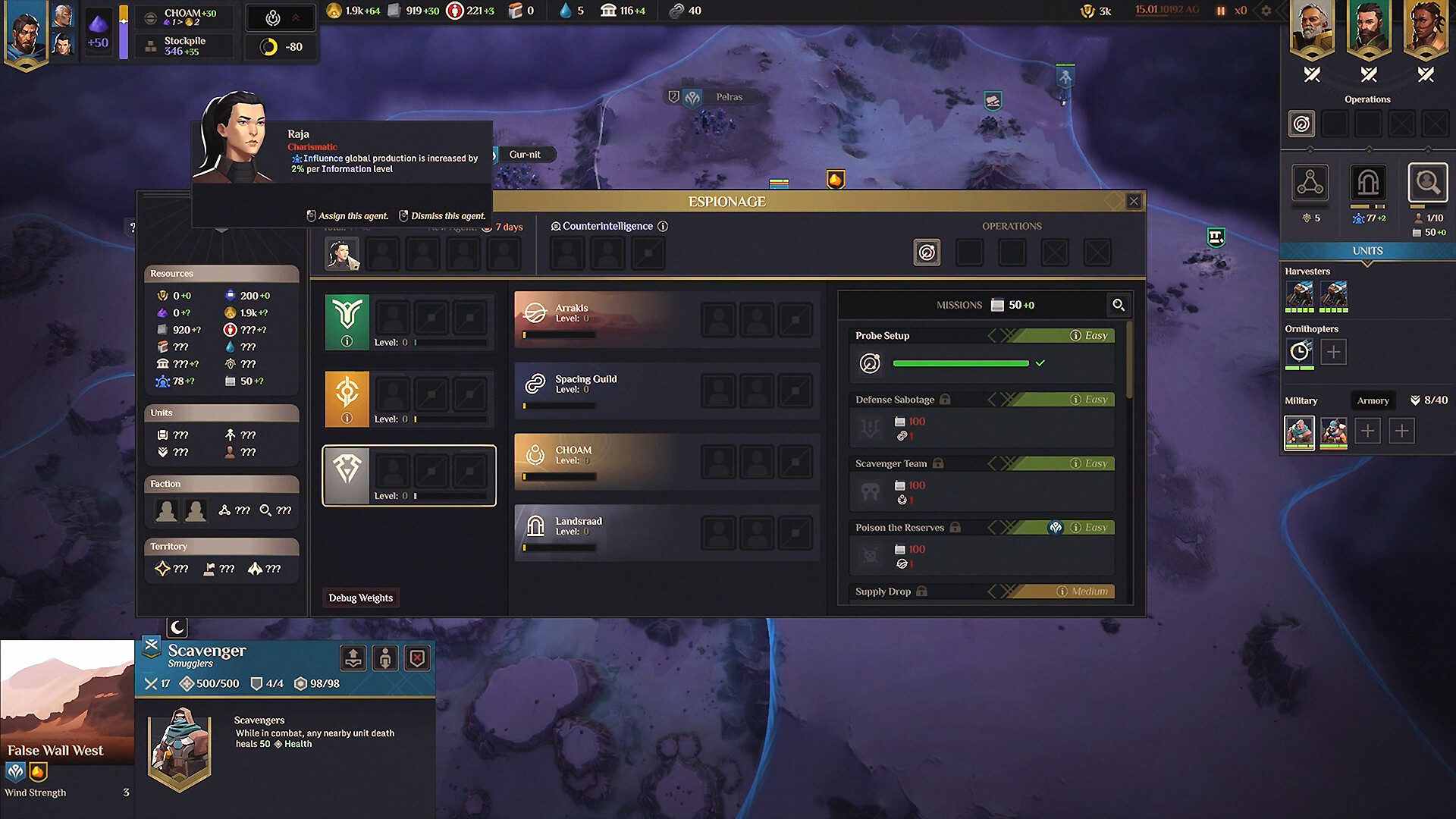Open the Landsraad arch panel icon
Viewport: 1456px width, 819px height.
[1368, 183]
